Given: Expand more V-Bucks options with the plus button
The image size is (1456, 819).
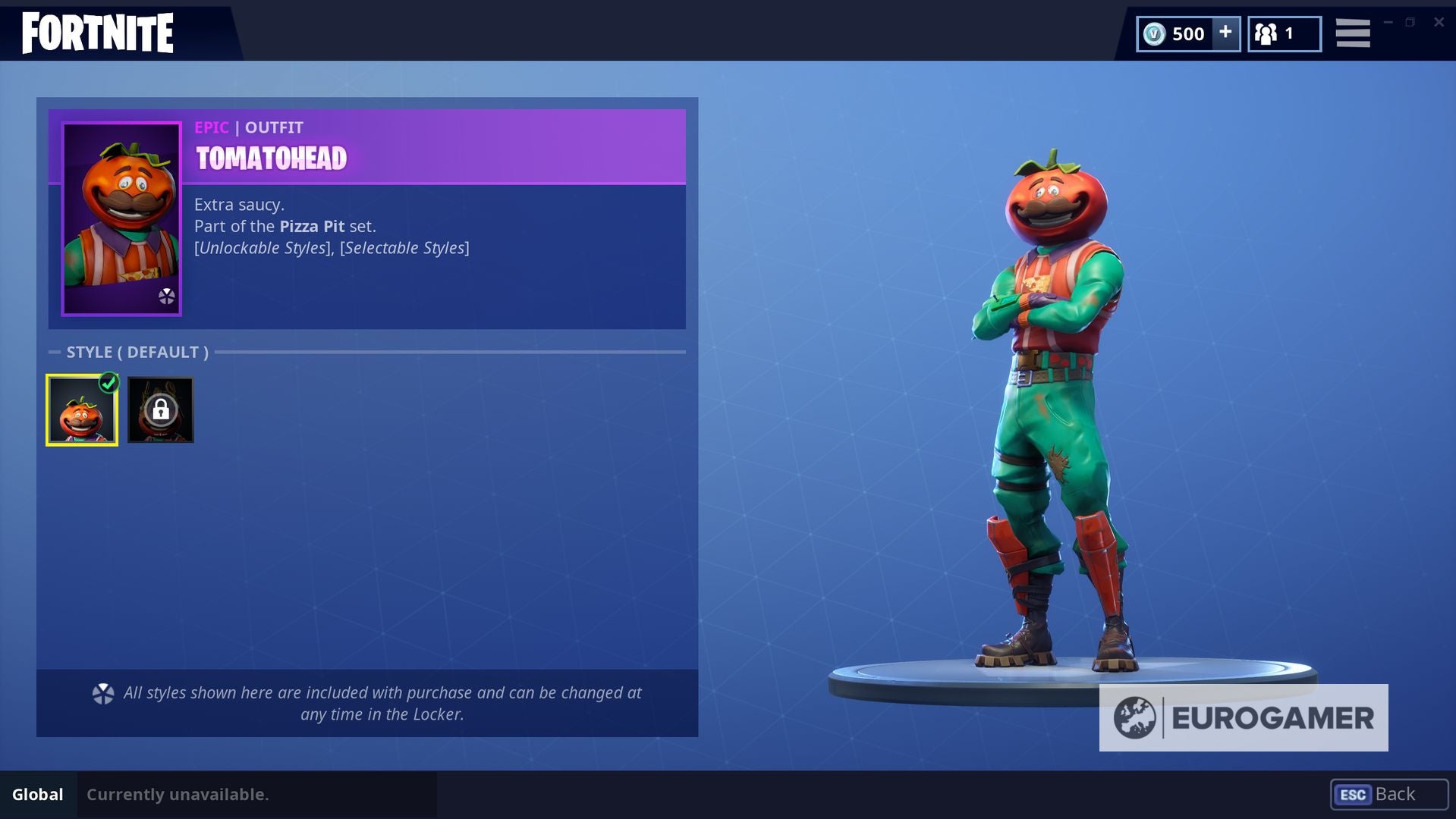Looking at the screenshot, I should tap(1224, 33).
